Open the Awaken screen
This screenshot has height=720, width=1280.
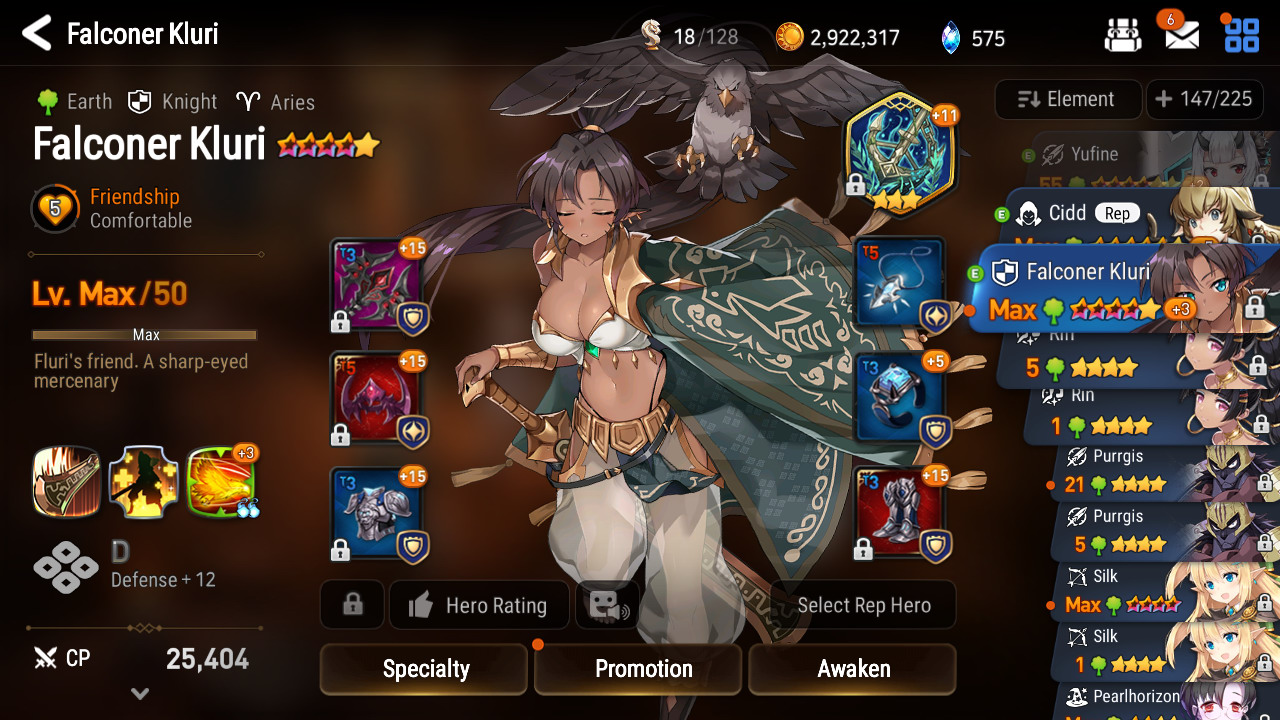click(852, 669)
